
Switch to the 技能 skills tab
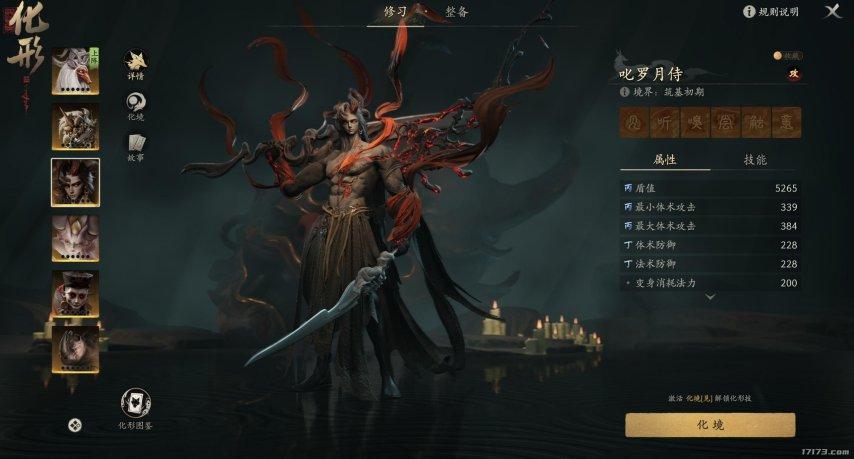pyautogui.click(x=755, y=160)
